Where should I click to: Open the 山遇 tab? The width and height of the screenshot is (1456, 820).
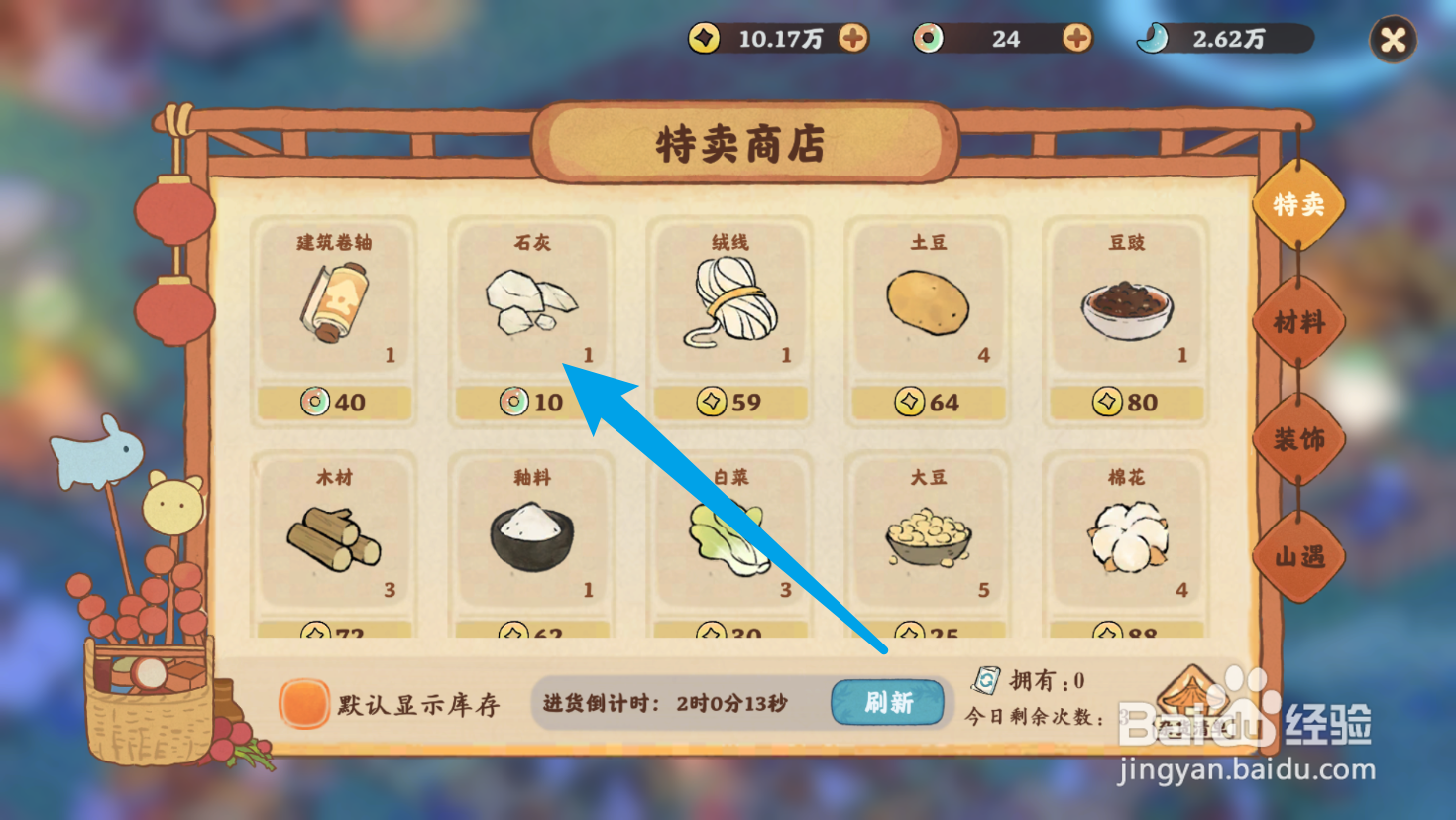tap(1299, 558)
